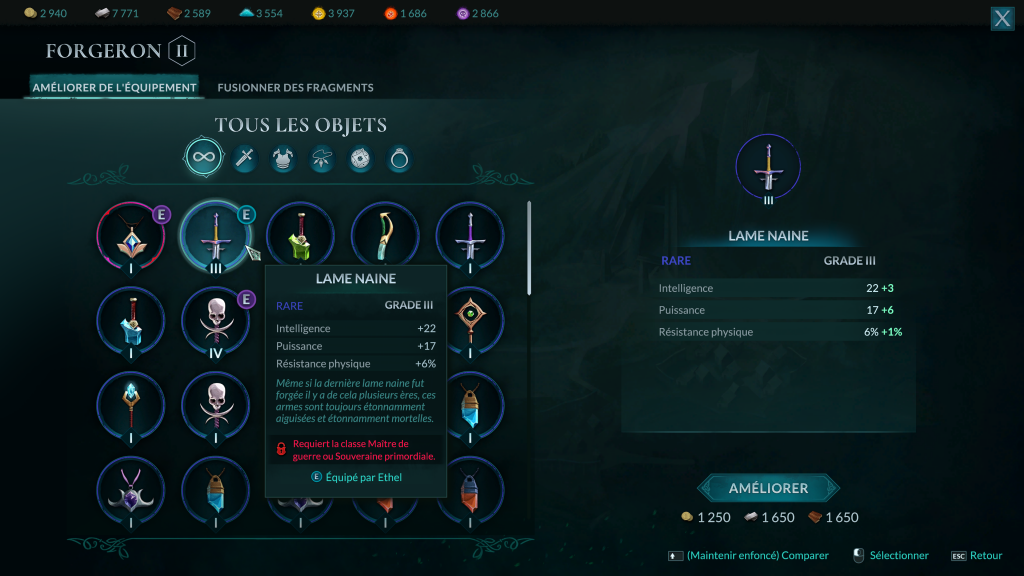Filter items by the sword weapon category
The width and height of the screenshot is (1024, 576).
tap(245, 158)
